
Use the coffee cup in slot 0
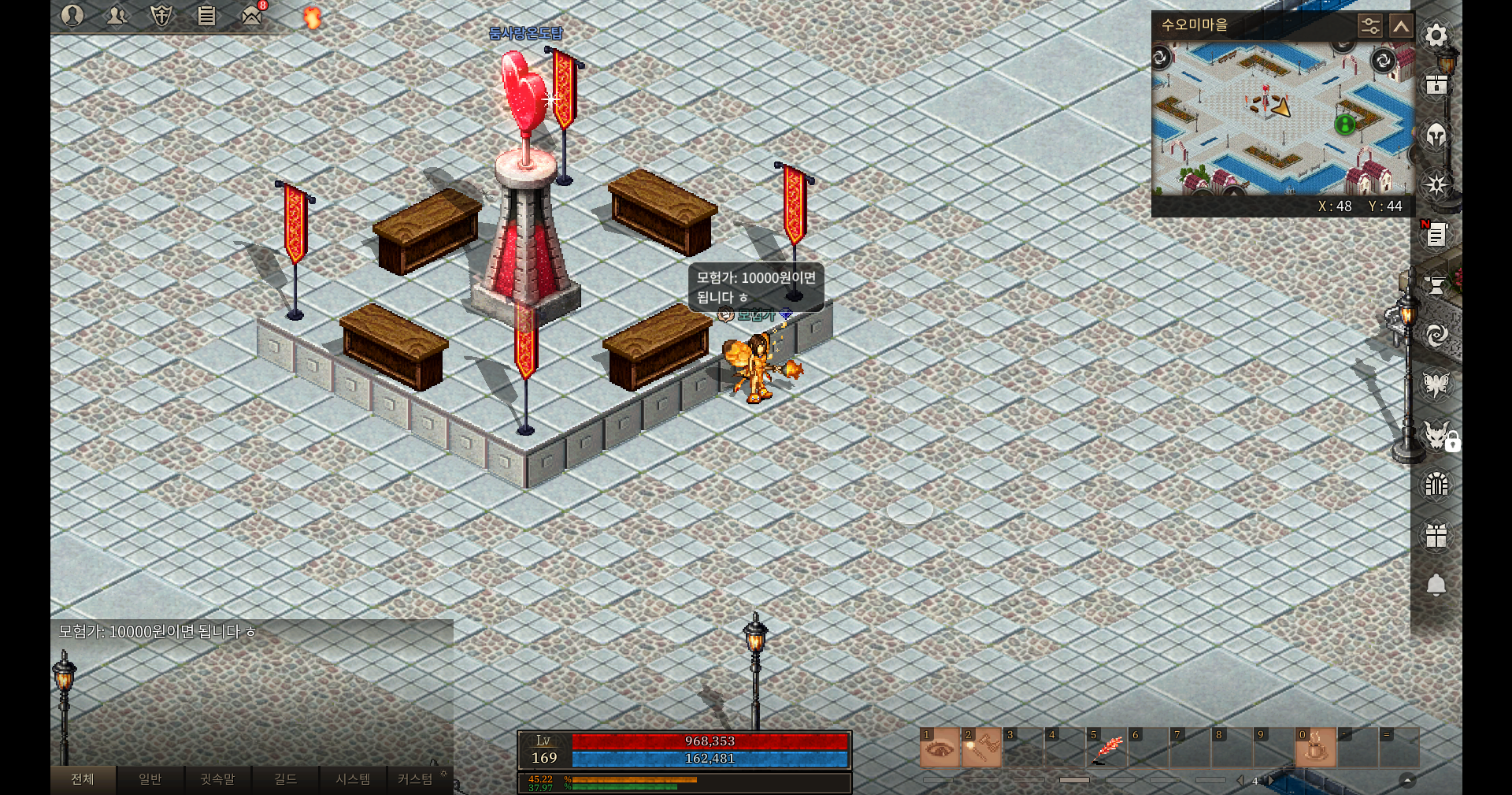tap(1316, 749)
